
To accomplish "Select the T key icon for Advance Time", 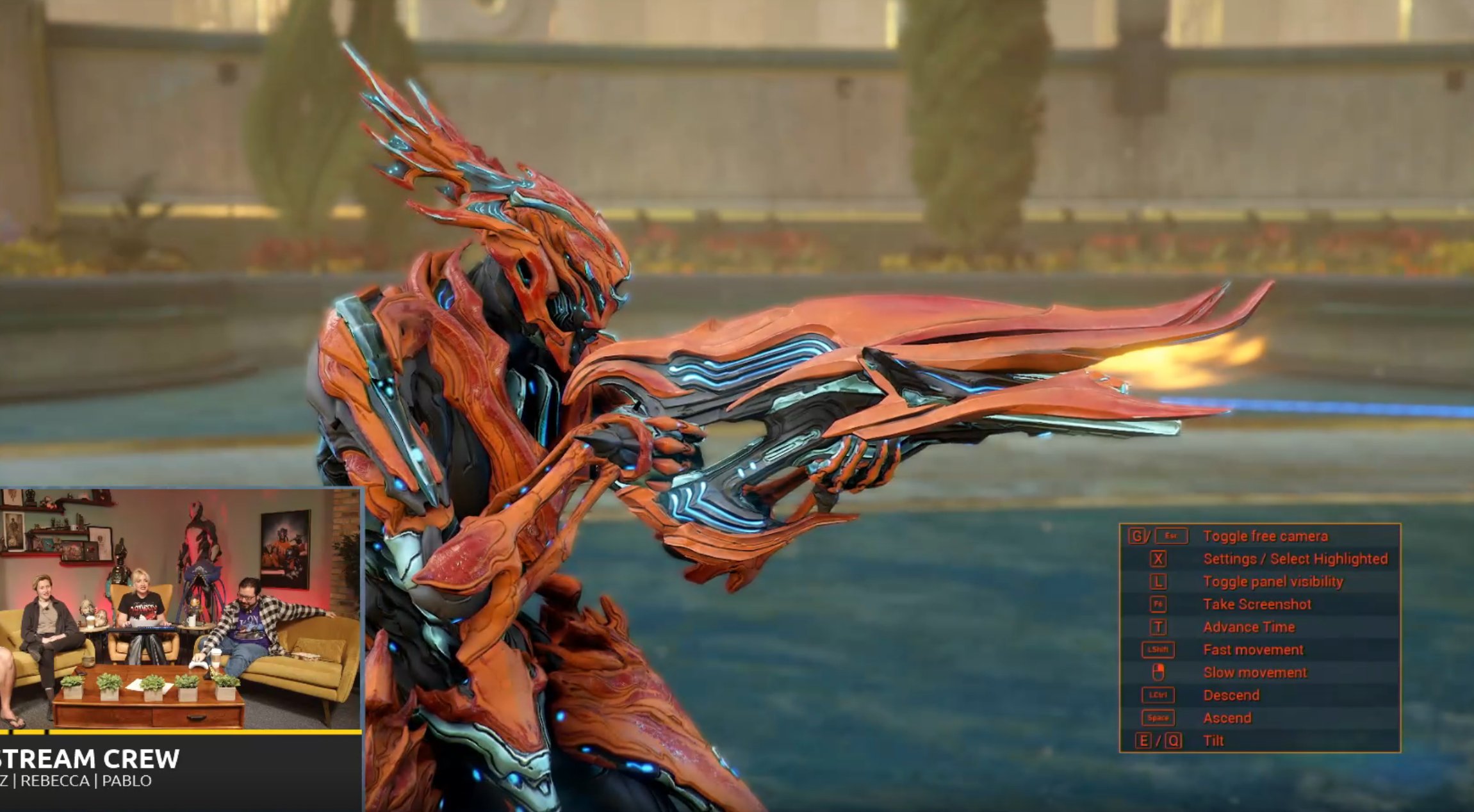I will (x=1159, y=626).
